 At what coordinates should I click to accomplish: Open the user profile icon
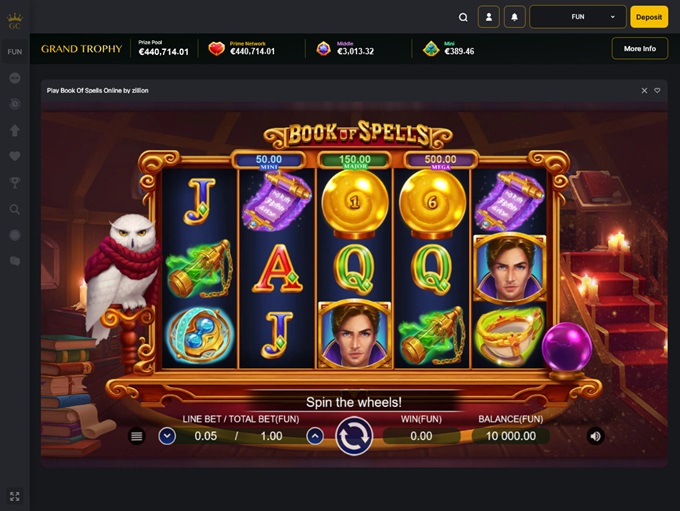point(488,17)
